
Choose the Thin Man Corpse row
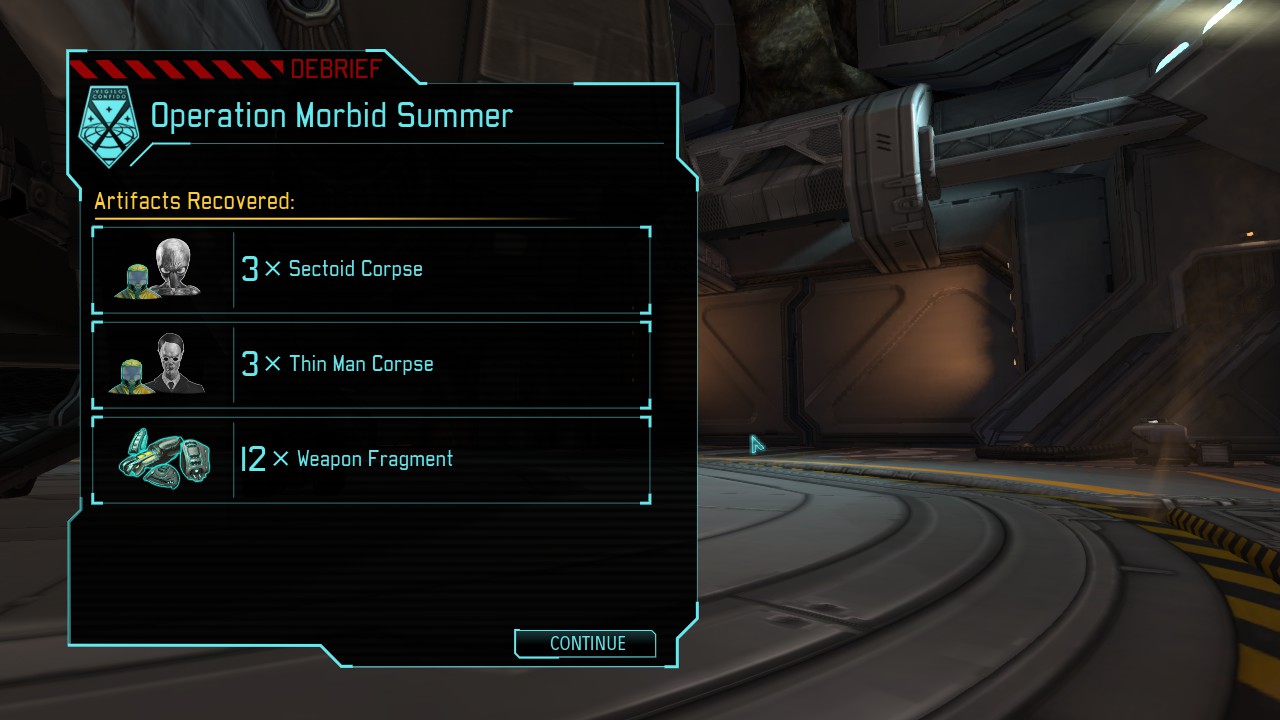[x=371, y=364]
